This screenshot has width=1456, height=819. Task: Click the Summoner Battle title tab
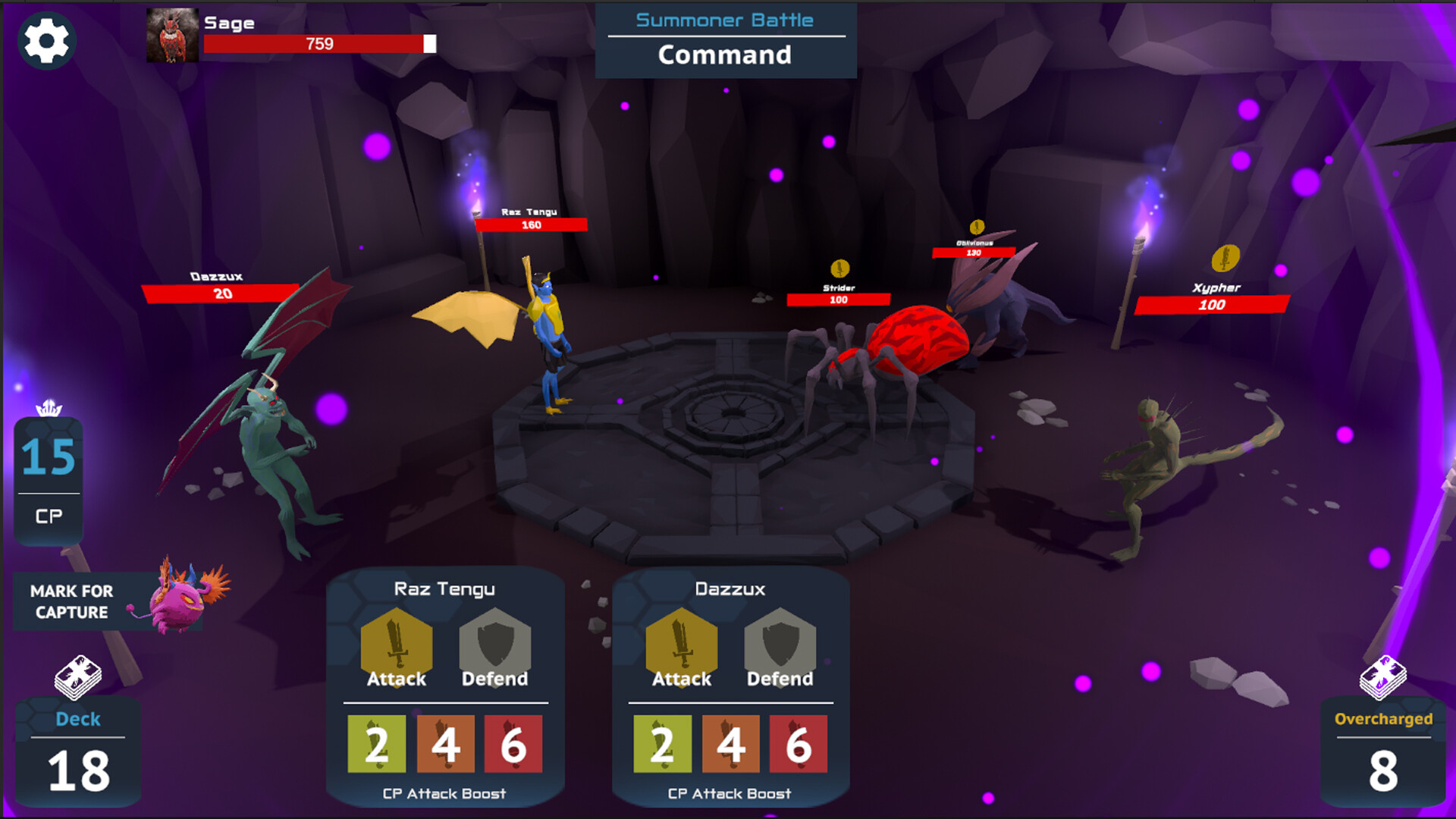(723, 20)
